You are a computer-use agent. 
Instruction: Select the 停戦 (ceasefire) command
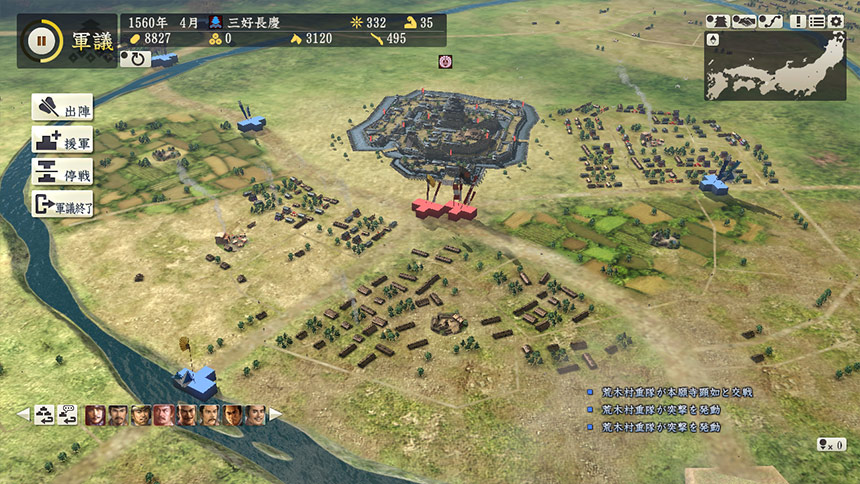click(x=63, y=172)
